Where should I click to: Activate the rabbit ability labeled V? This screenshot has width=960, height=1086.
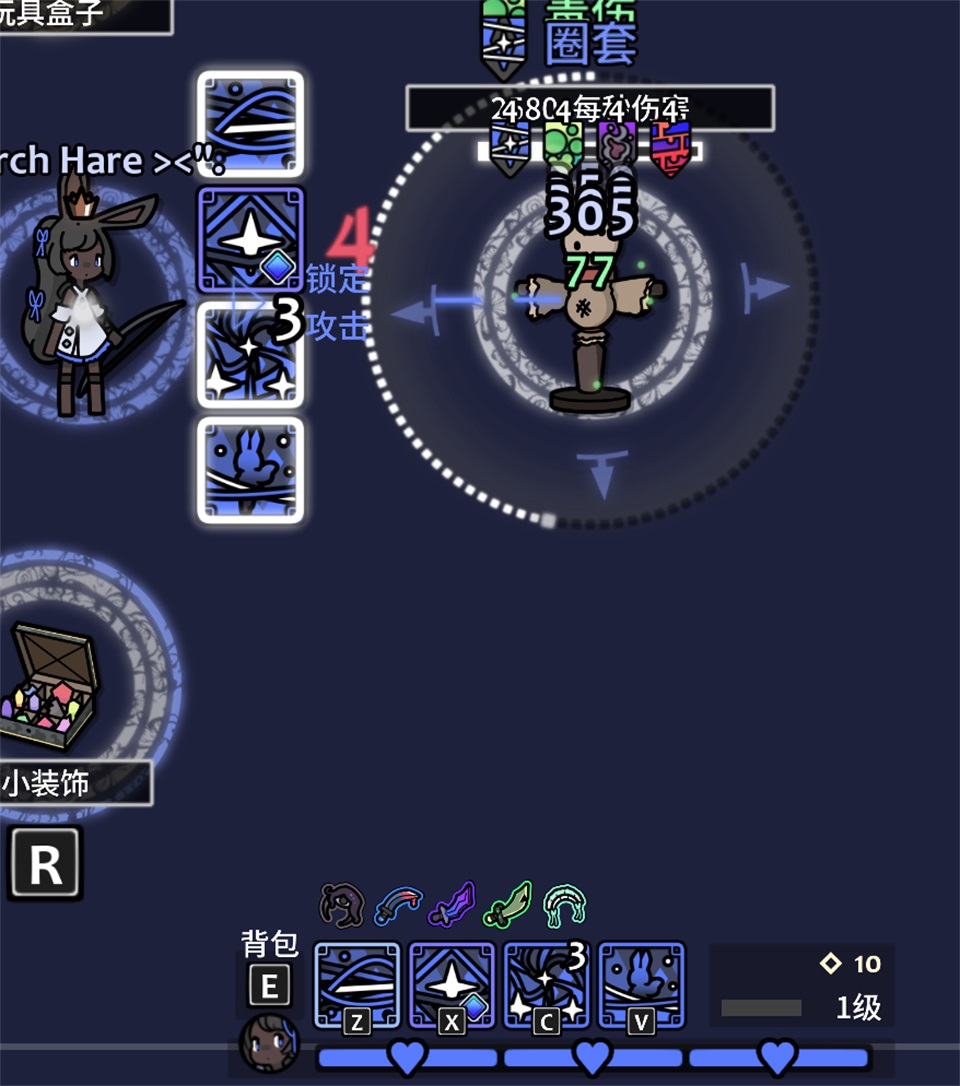pos(641,985)
